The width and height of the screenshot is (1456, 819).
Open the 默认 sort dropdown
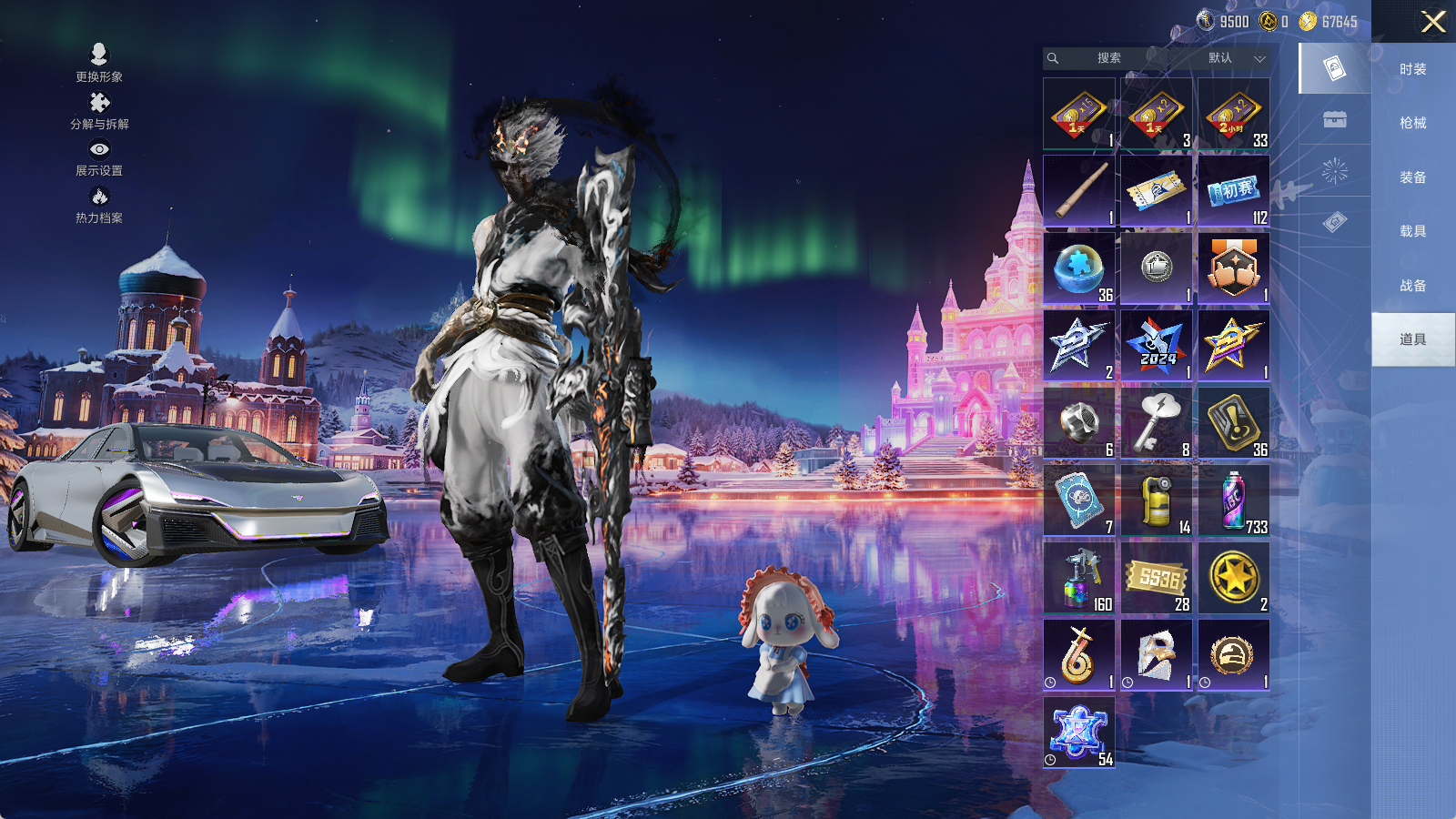[x=1234, y=58]
